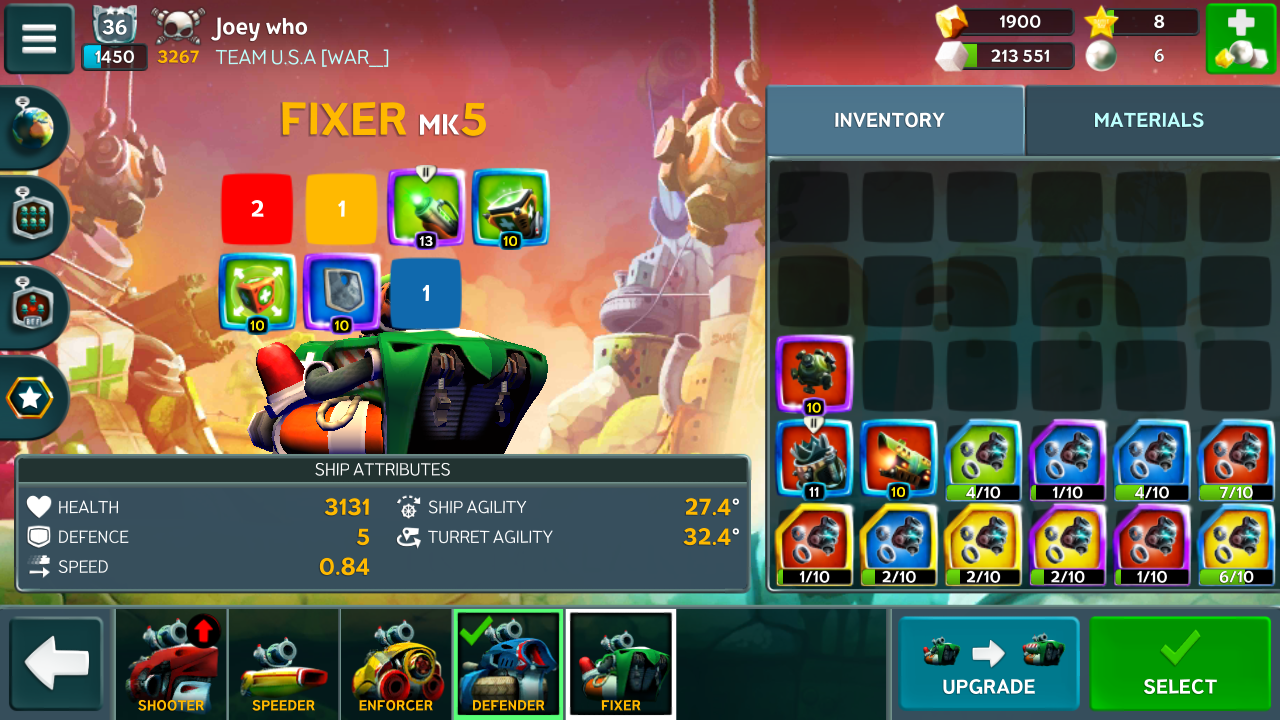Switch to the Materials tab
1280x720 pixels.
click(x=1148, y=120)
